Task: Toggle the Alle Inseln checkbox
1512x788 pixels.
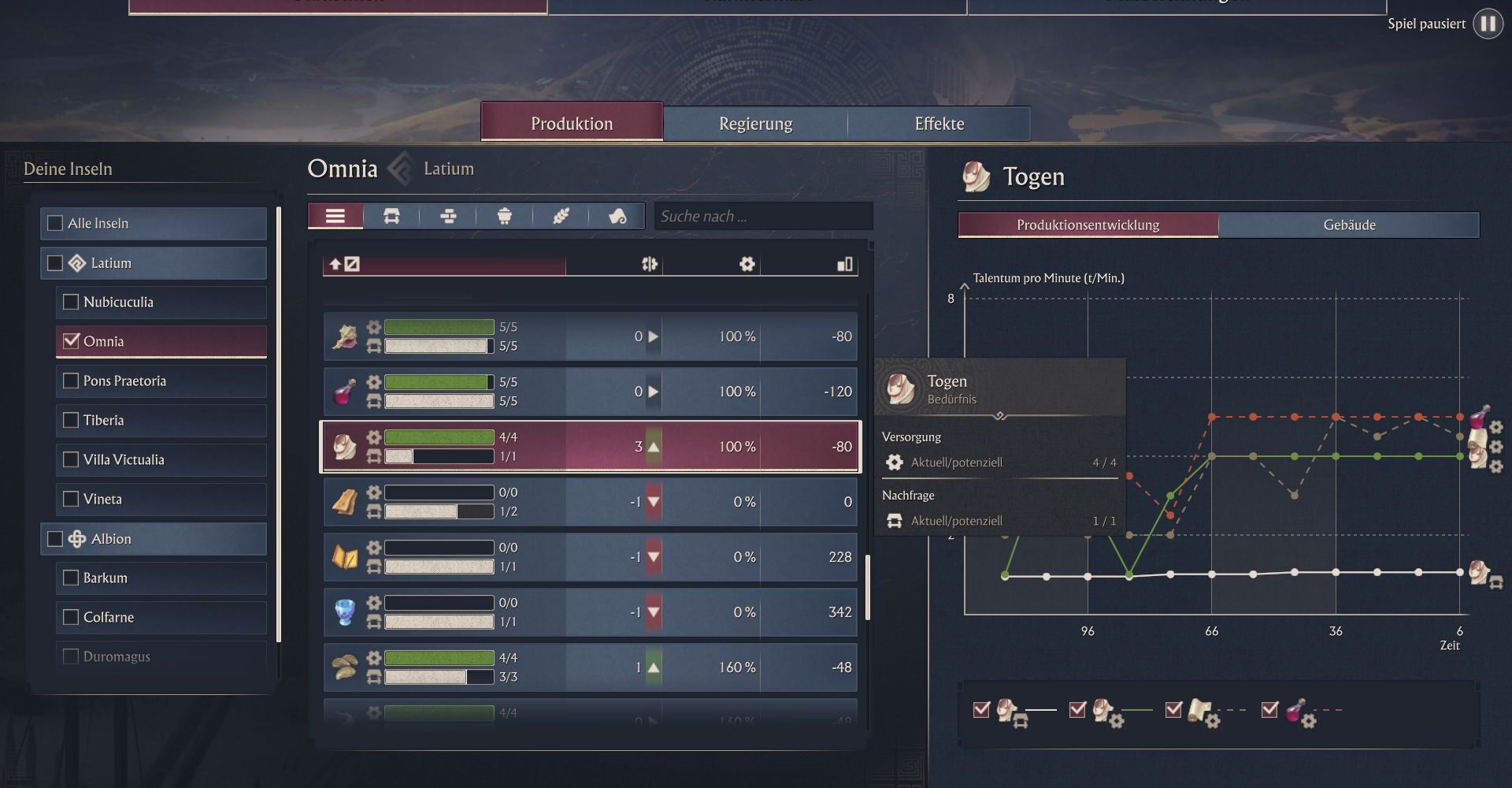Action: coord(55,224)
